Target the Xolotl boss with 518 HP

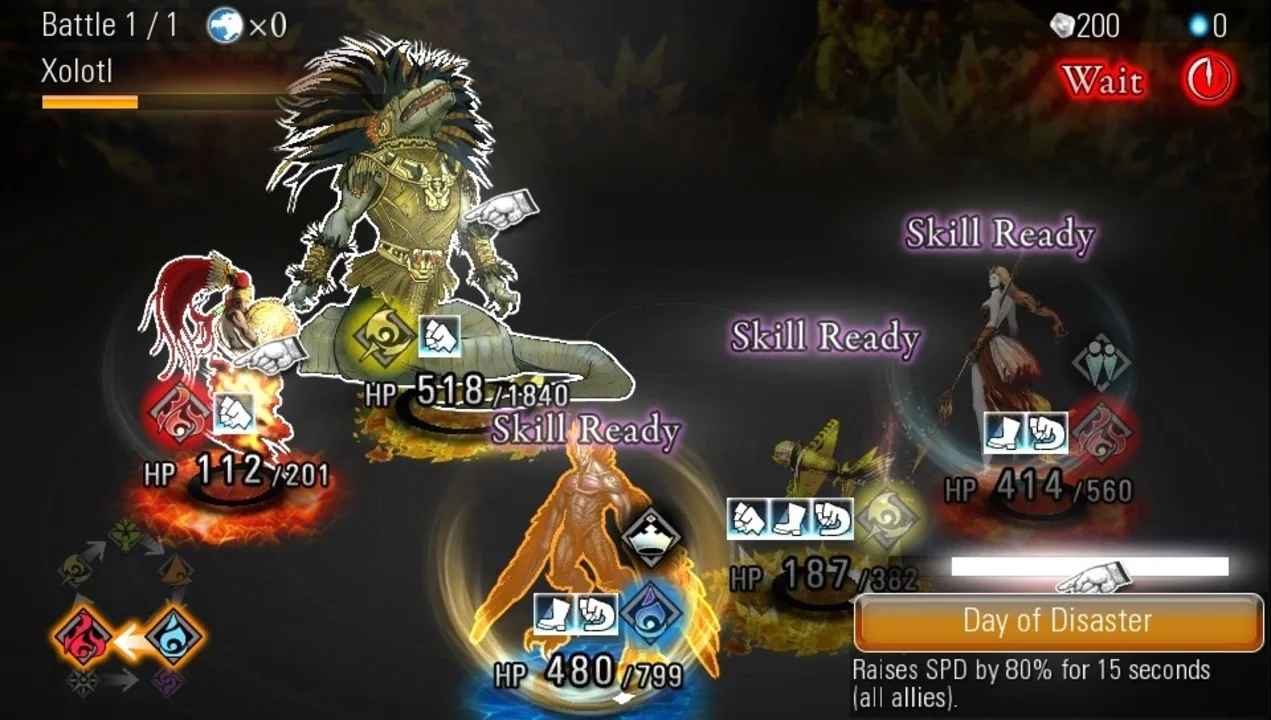point(420,220)
